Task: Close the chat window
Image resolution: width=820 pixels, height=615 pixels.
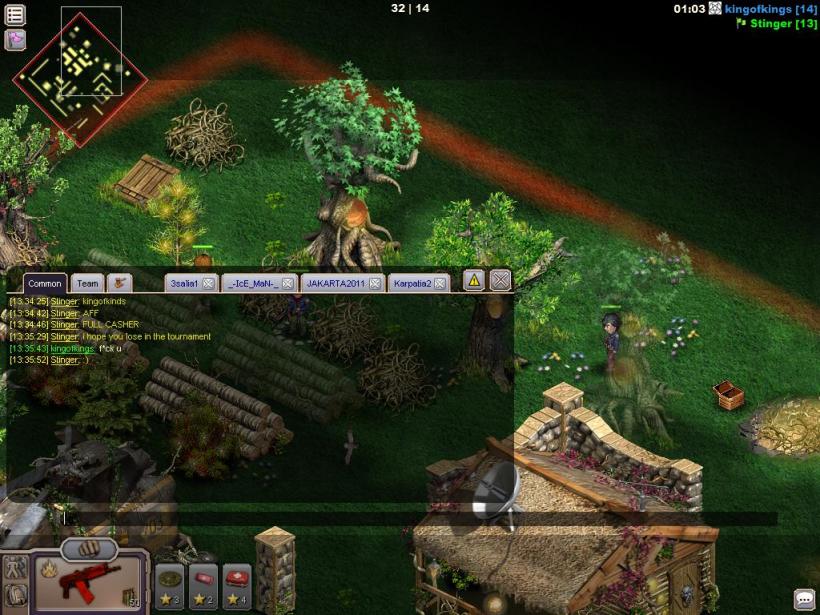Action: 501,280
